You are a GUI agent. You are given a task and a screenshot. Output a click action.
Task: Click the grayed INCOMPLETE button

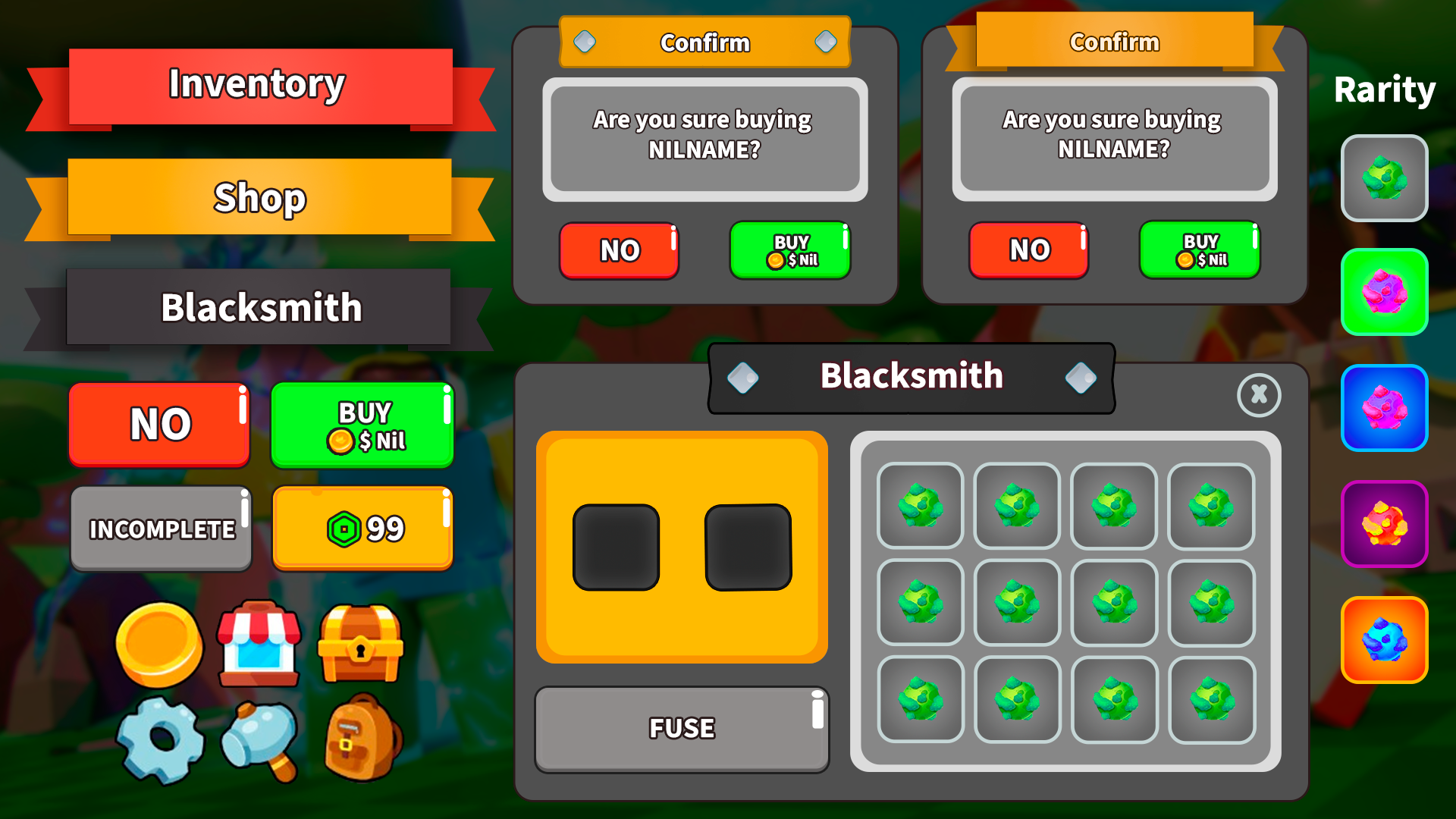(x=160, y=528)
